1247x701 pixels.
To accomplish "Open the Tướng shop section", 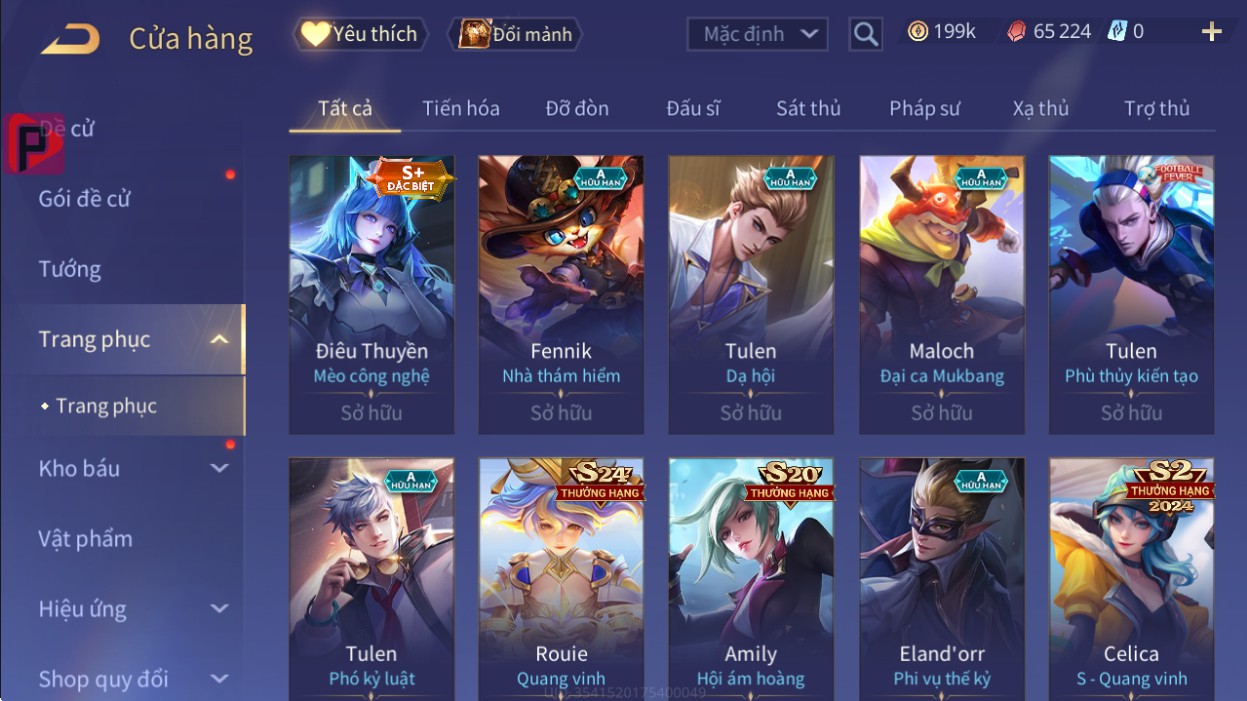I will (x=70, y=269).
